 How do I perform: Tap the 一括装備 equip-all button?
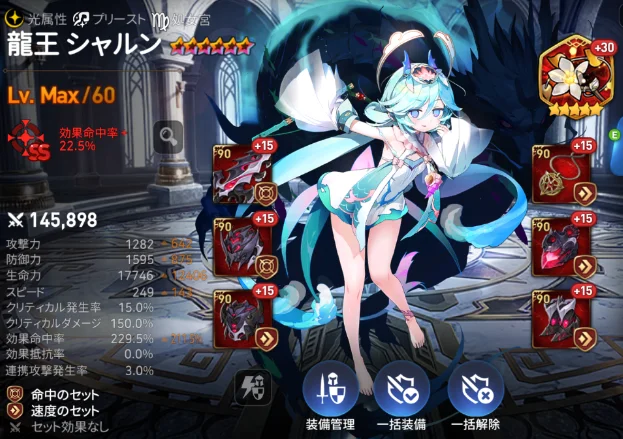tap(403, 394)
